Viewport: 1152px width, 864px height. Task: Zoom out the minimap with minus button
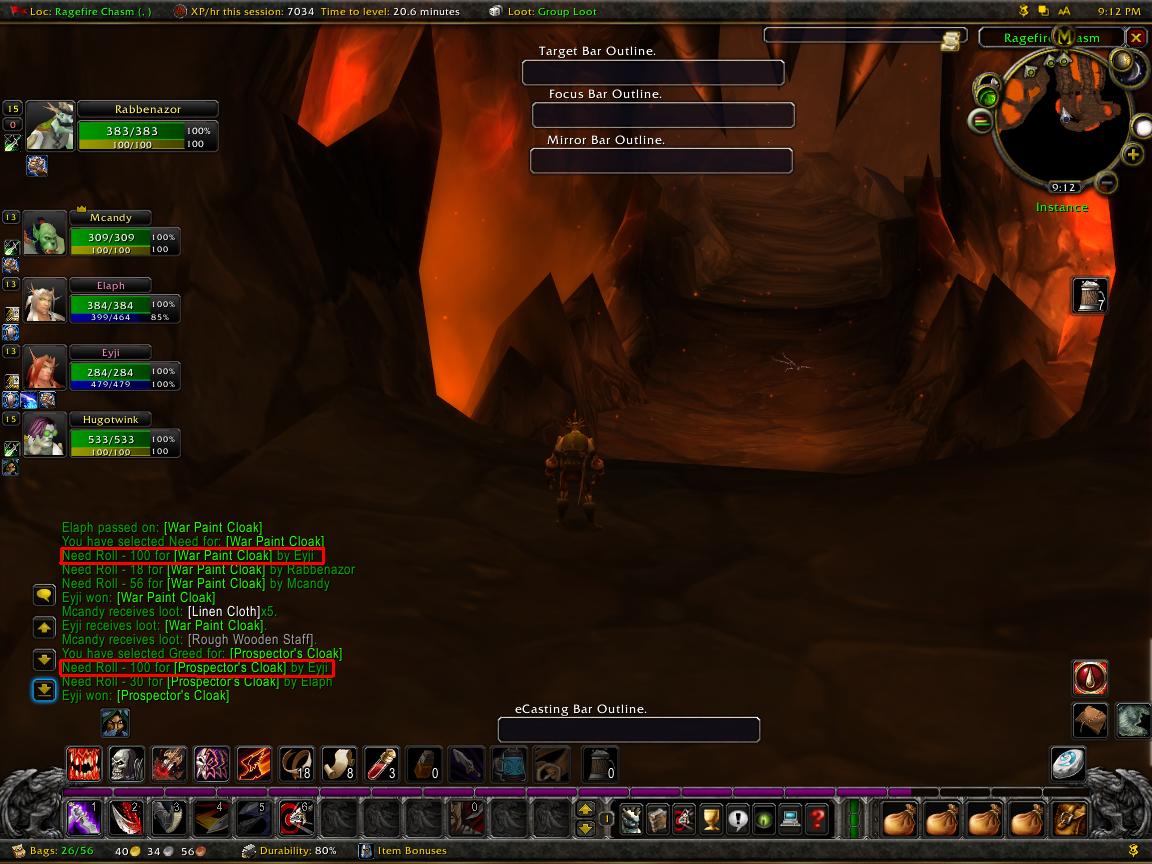(1106, 182)
